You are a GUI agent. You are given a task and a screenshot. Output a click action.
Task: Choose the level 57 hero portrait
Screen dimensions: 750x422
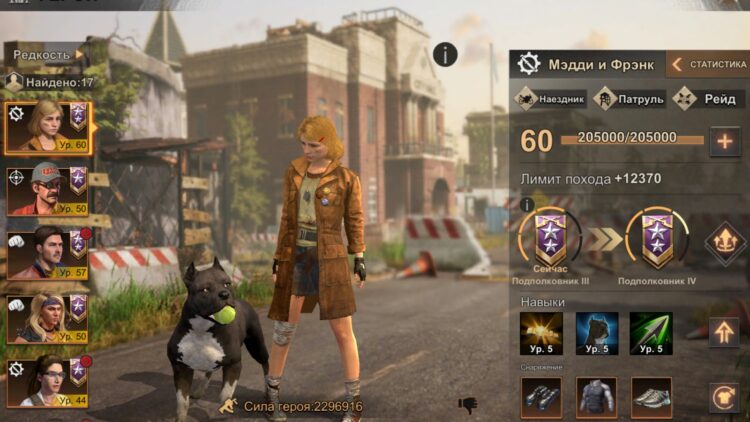[x=47, y=252]
